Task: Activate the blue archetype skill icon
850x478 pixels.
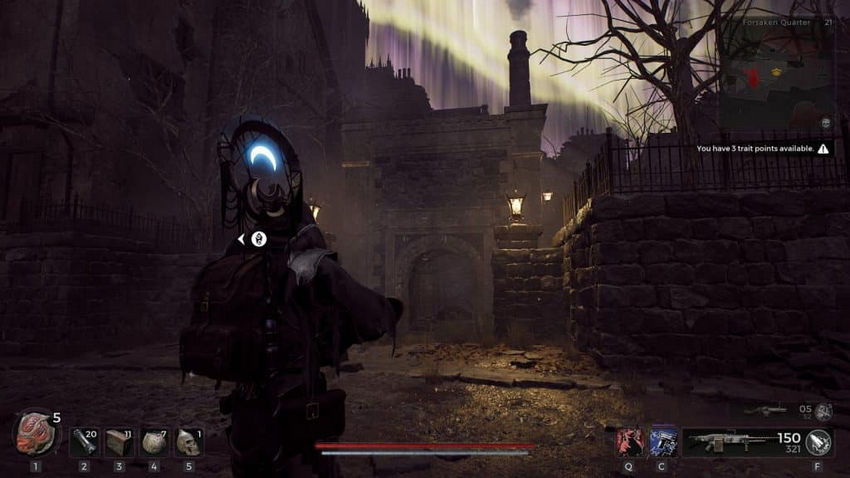Action: 663,442
